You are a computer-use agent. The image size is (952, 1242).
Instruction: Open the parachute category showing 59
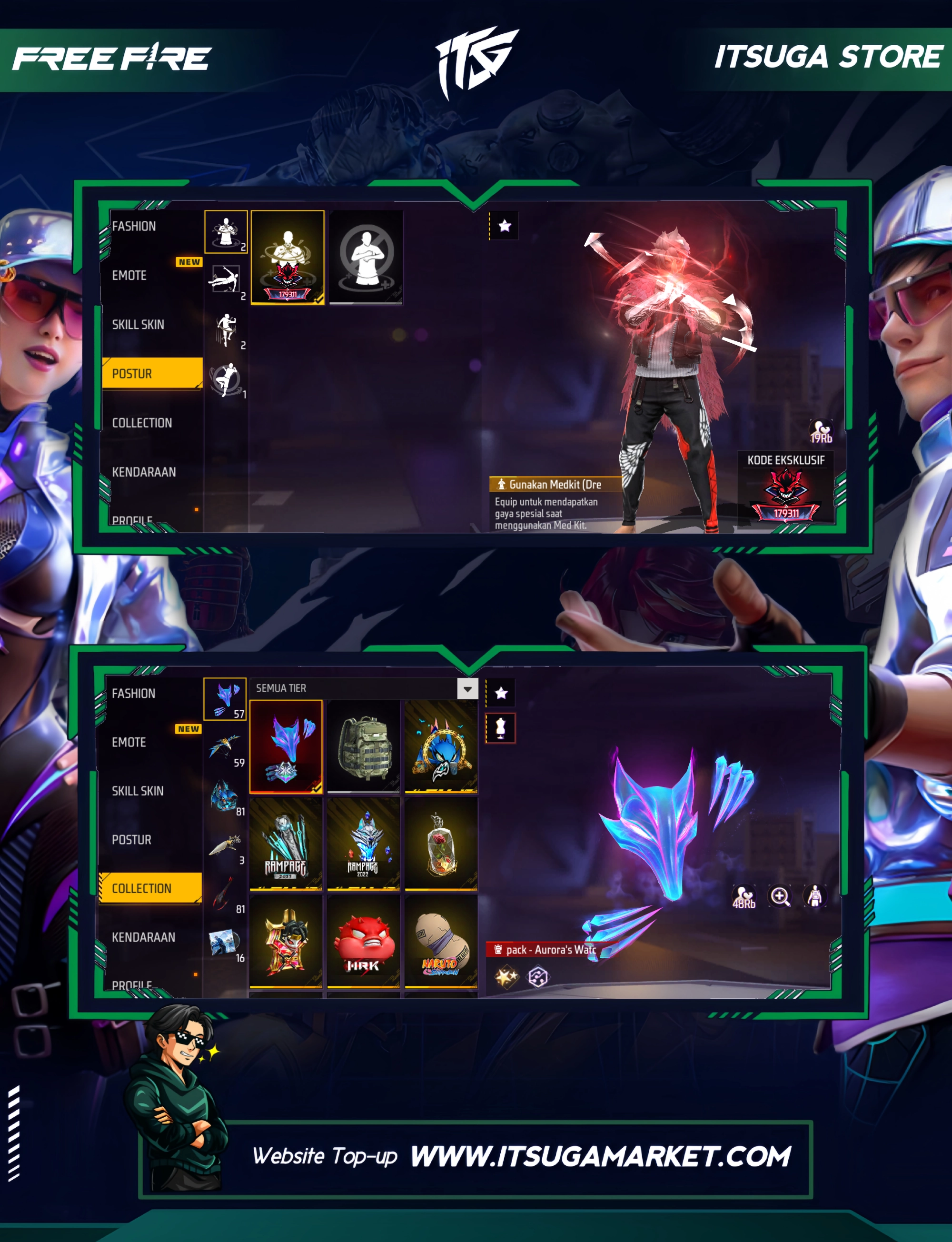(226, 748)
